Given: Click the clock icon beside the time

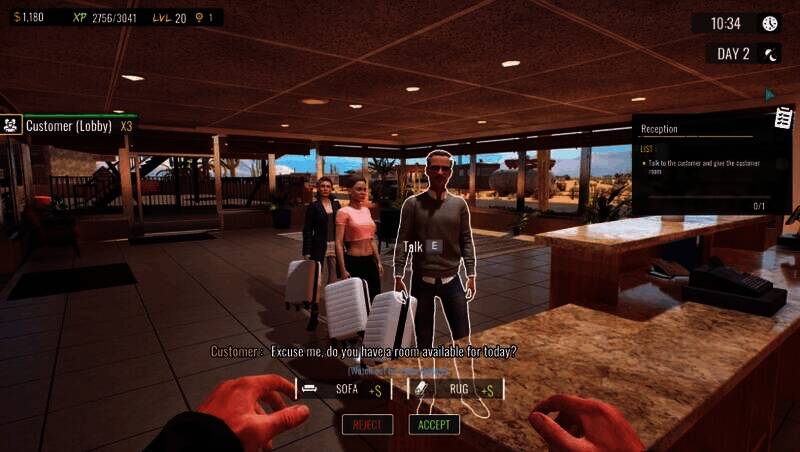Looking at the screenshot, I should [x=770, y=23].
